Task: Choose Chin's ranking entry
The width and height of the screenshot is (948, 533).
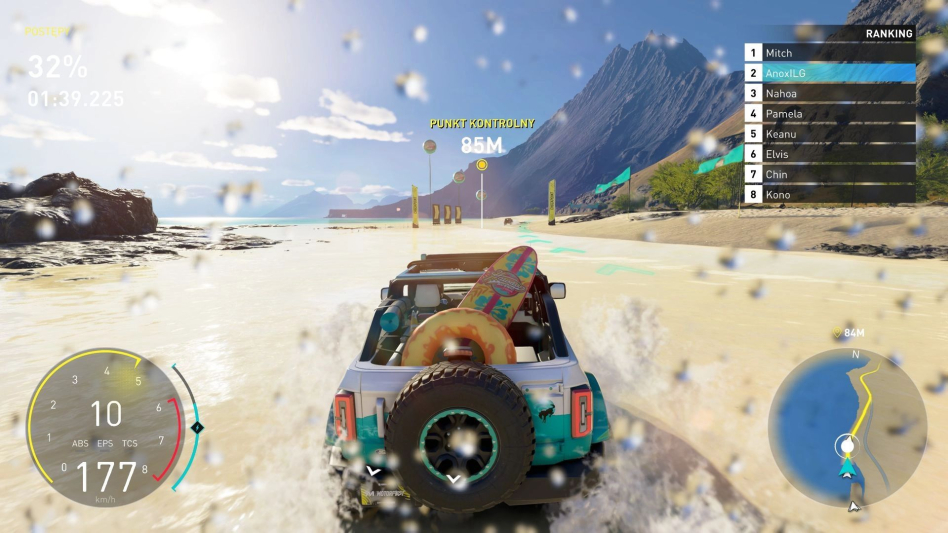Action: tap(829, 174)
